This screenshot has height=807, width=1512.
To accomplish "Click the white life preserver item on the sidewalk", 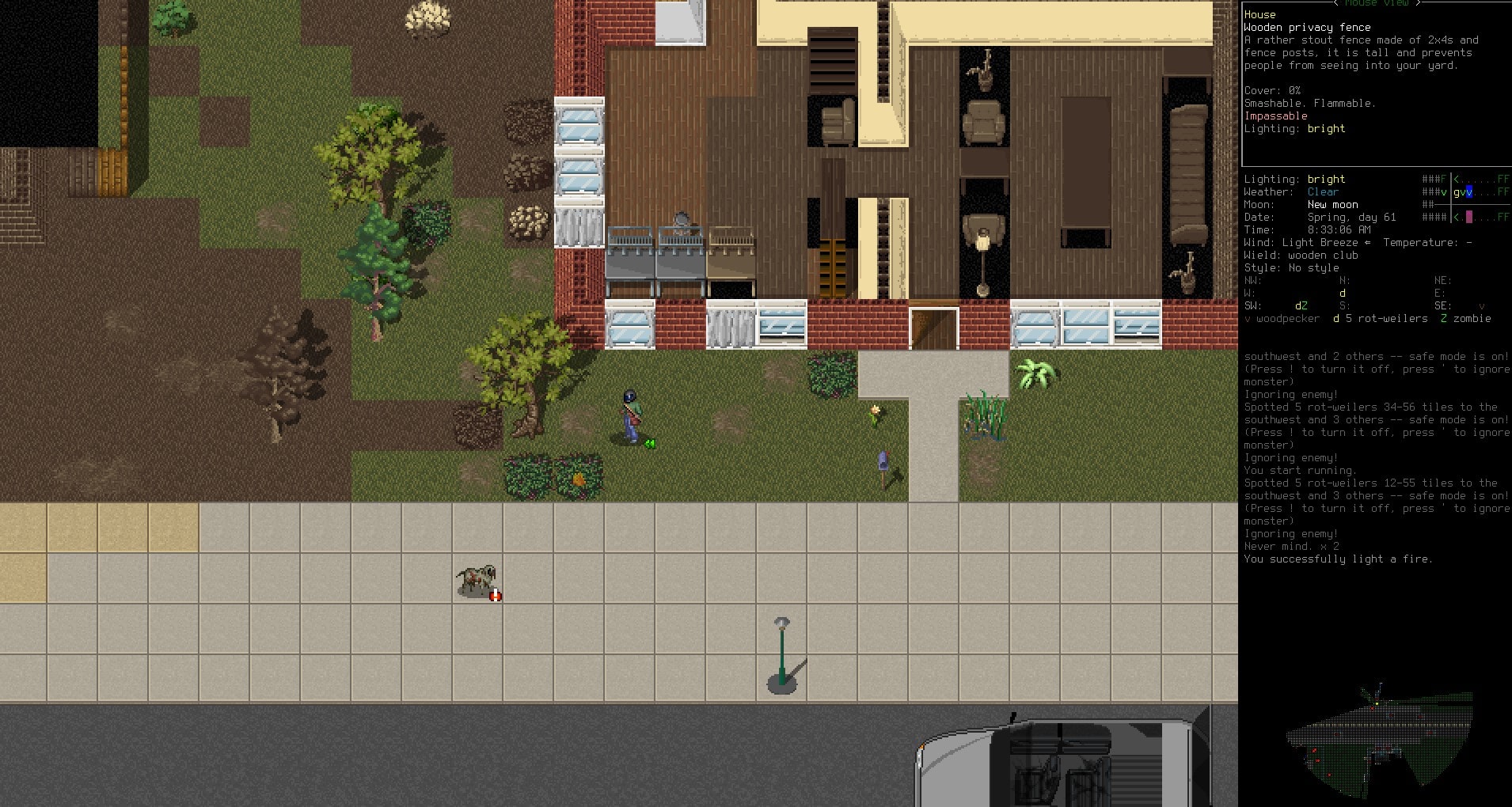I will (x=495, y=595).
